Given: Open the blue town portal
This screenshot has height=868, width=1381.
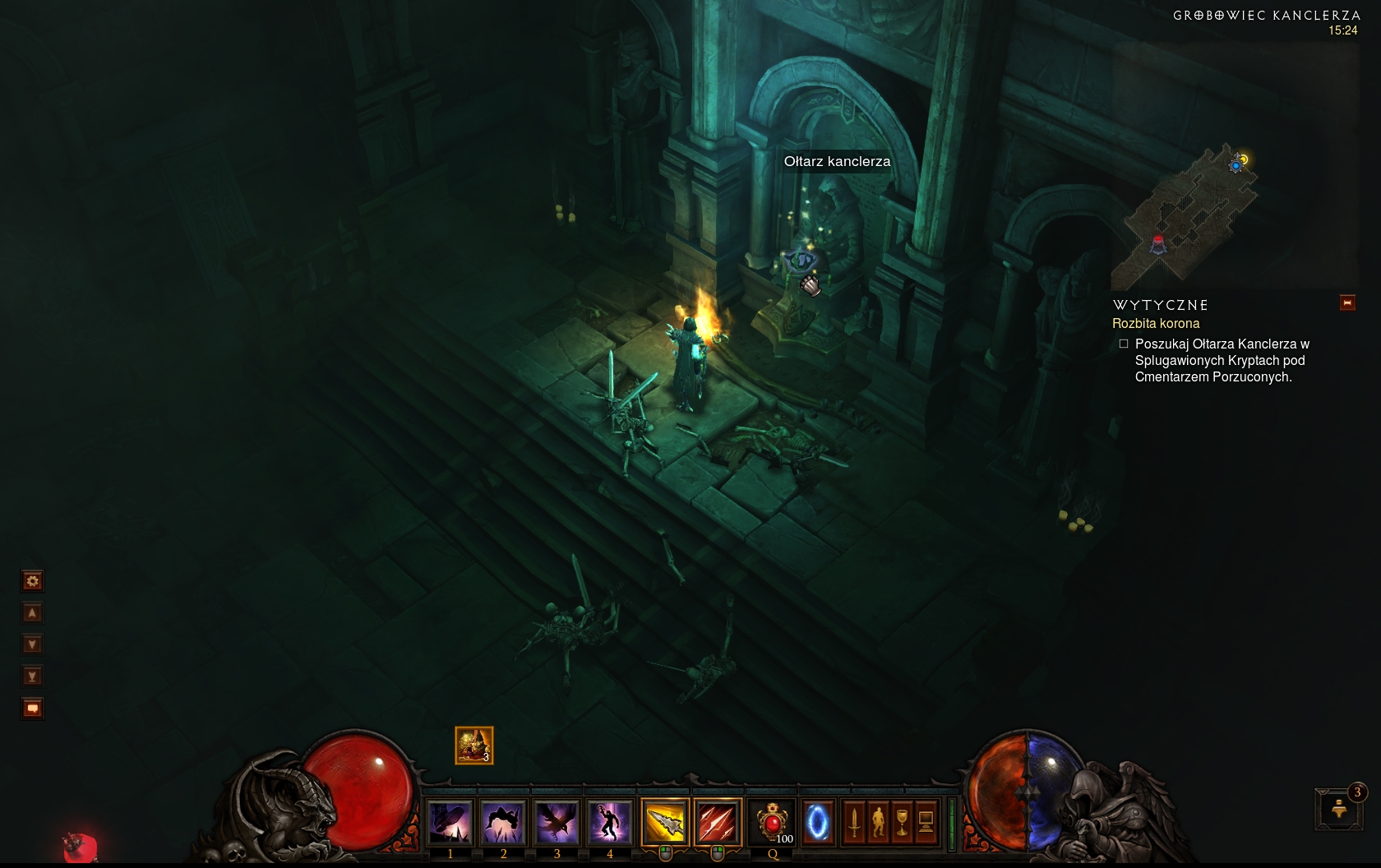Looking at the screenshot, I should (817, 821).
